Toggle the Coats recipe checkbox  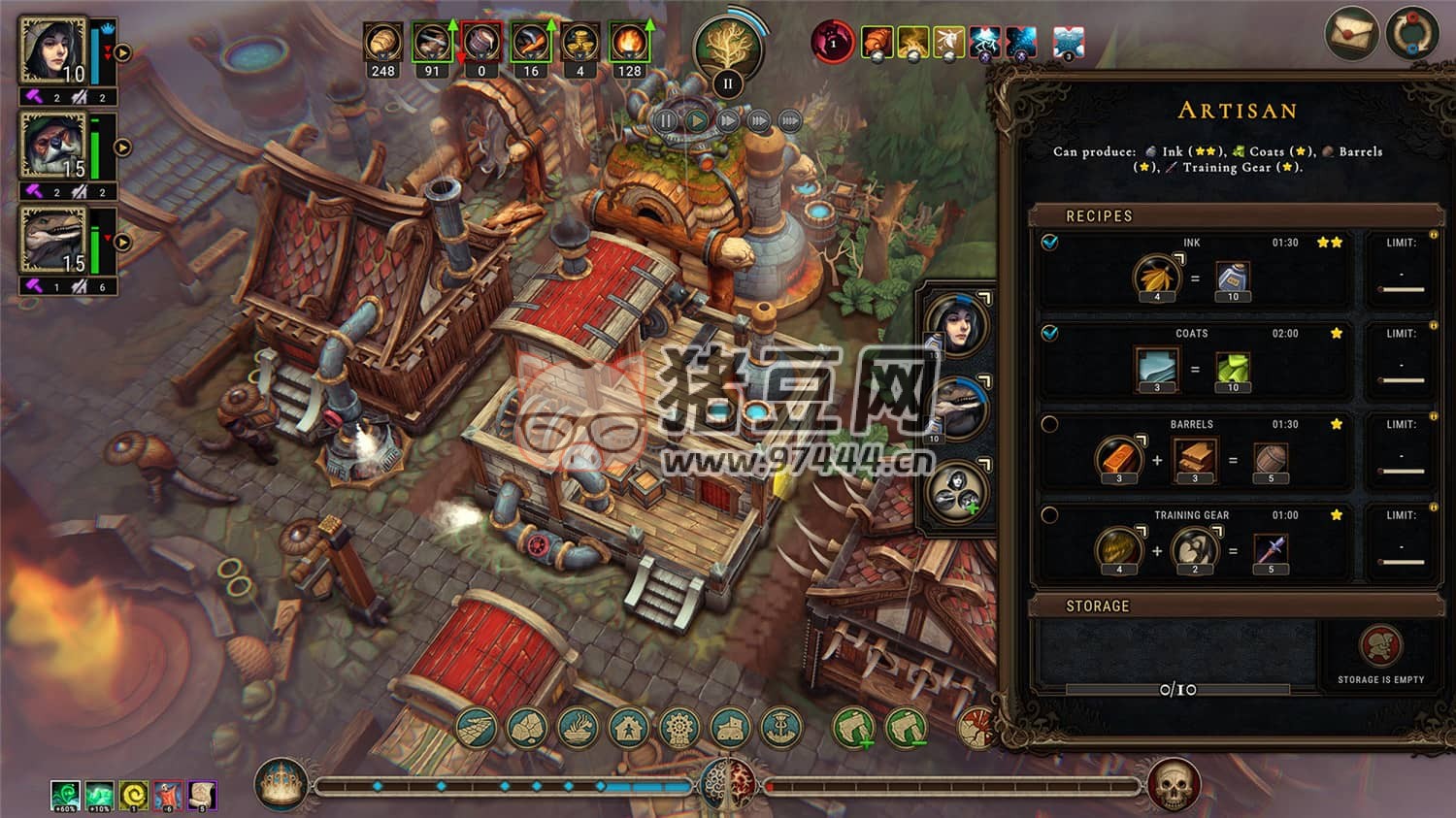1049,333
